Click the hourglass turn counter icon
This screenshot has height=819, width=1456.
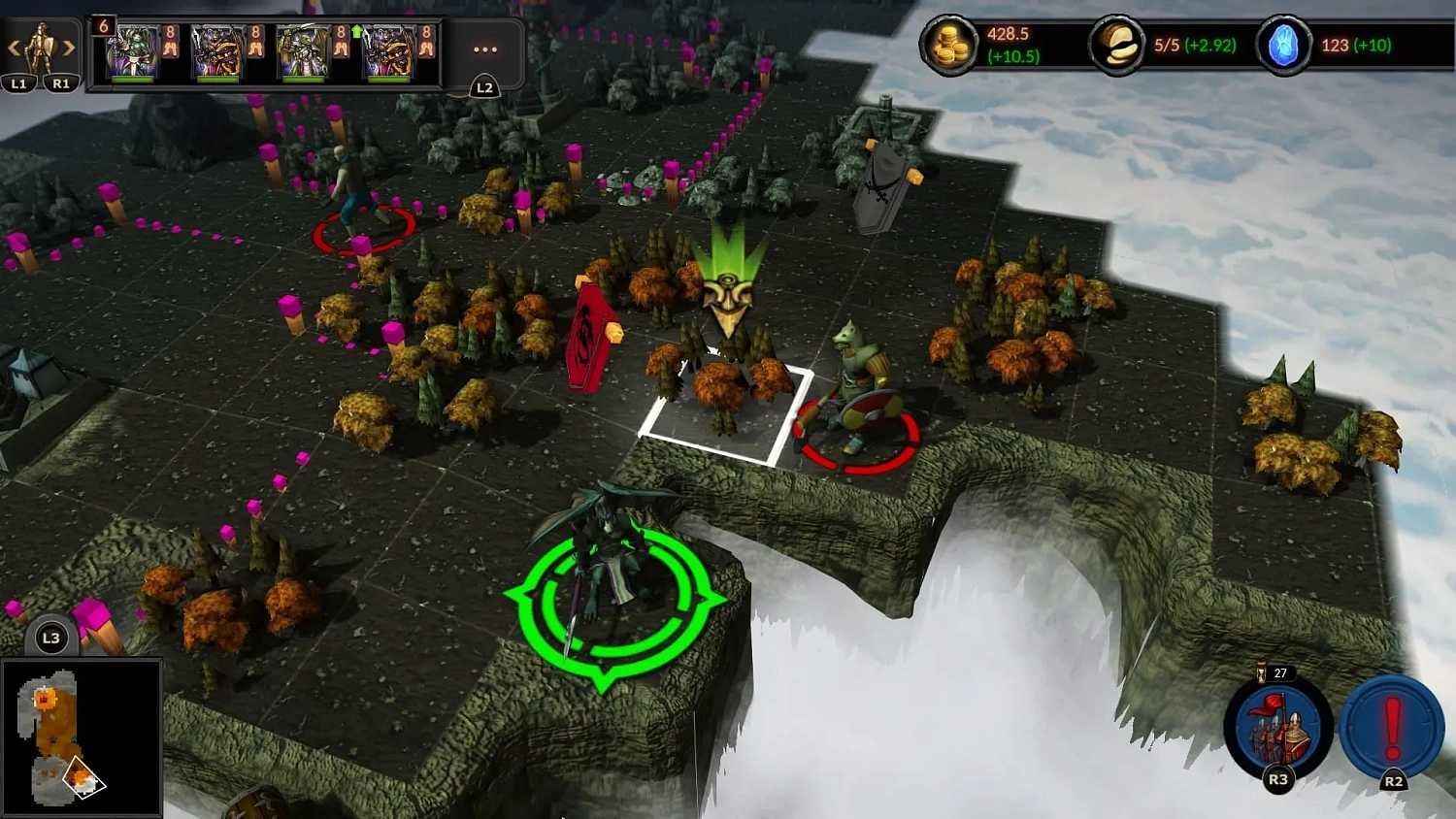click(1261, 672)
